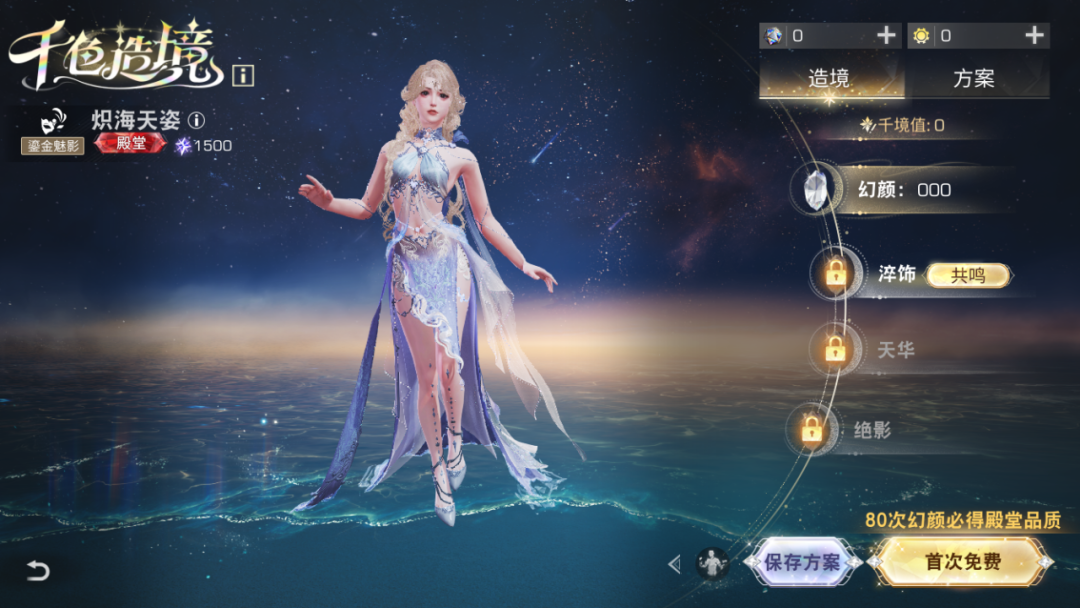Add more gold sun currency
This screenshot has width=1080, height=608.
(1034, 36)
